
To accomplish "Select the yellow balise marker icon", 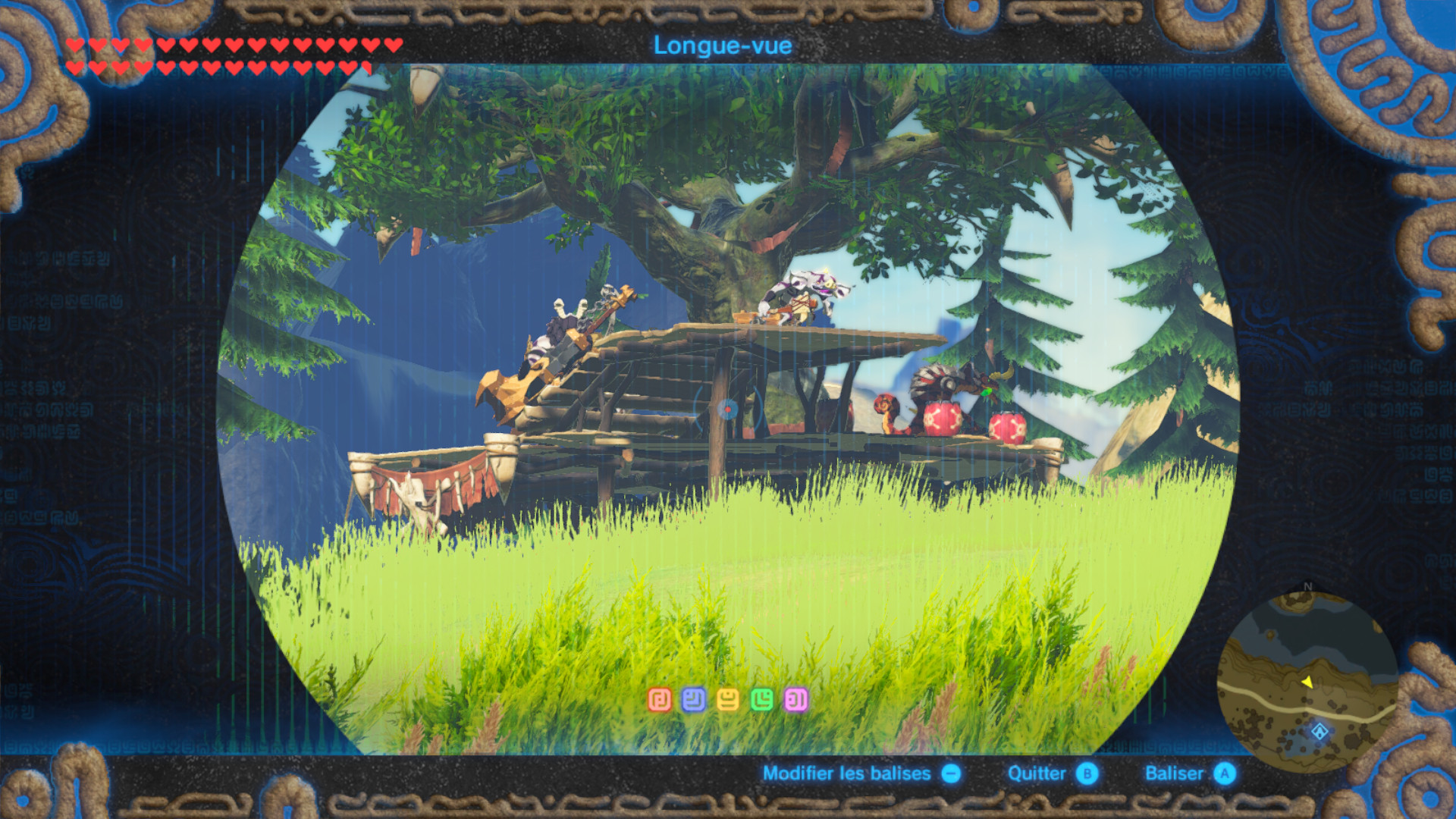I will click(728, 698).
